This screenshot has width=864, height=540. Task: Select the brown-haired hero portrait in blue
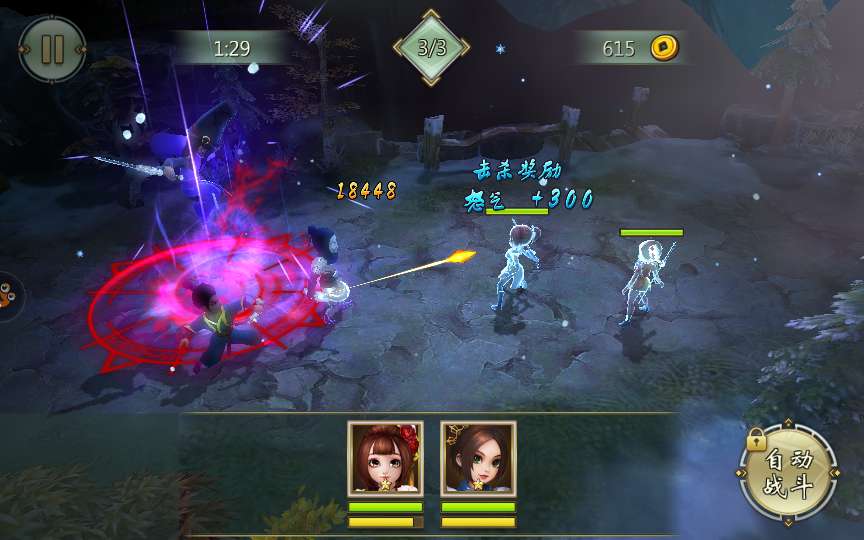[x=478, y=458]
